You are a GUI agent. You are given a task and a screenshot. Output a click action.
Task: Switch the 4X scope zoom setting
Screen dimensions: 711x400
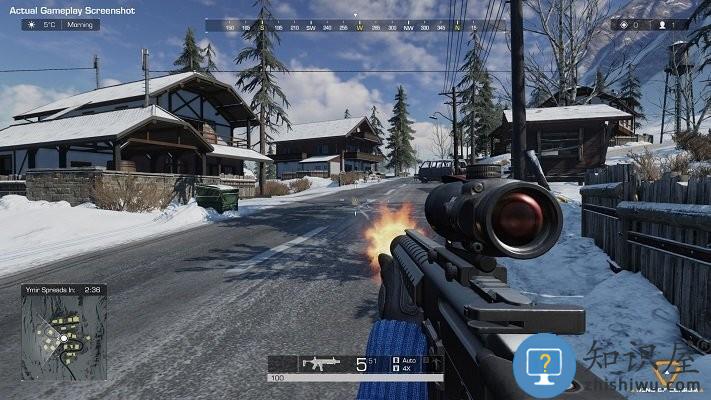(x=406, y=368)
